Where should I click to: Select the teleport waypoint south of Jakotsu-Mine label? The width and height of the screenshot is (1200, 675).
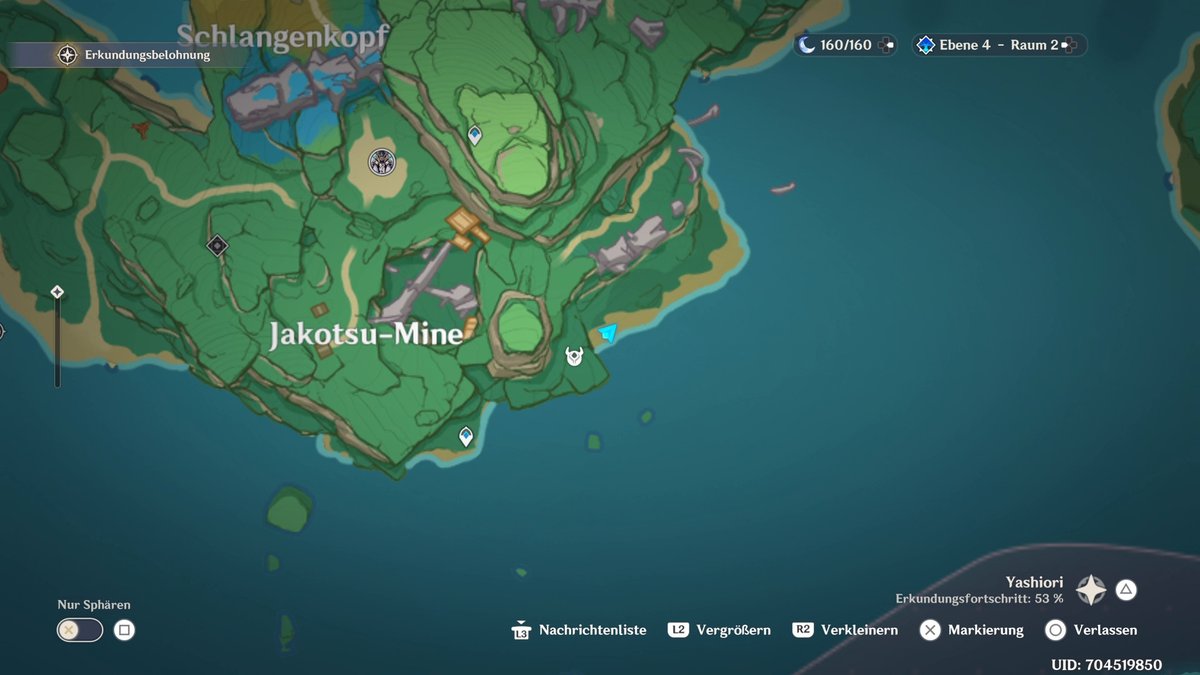465,436
